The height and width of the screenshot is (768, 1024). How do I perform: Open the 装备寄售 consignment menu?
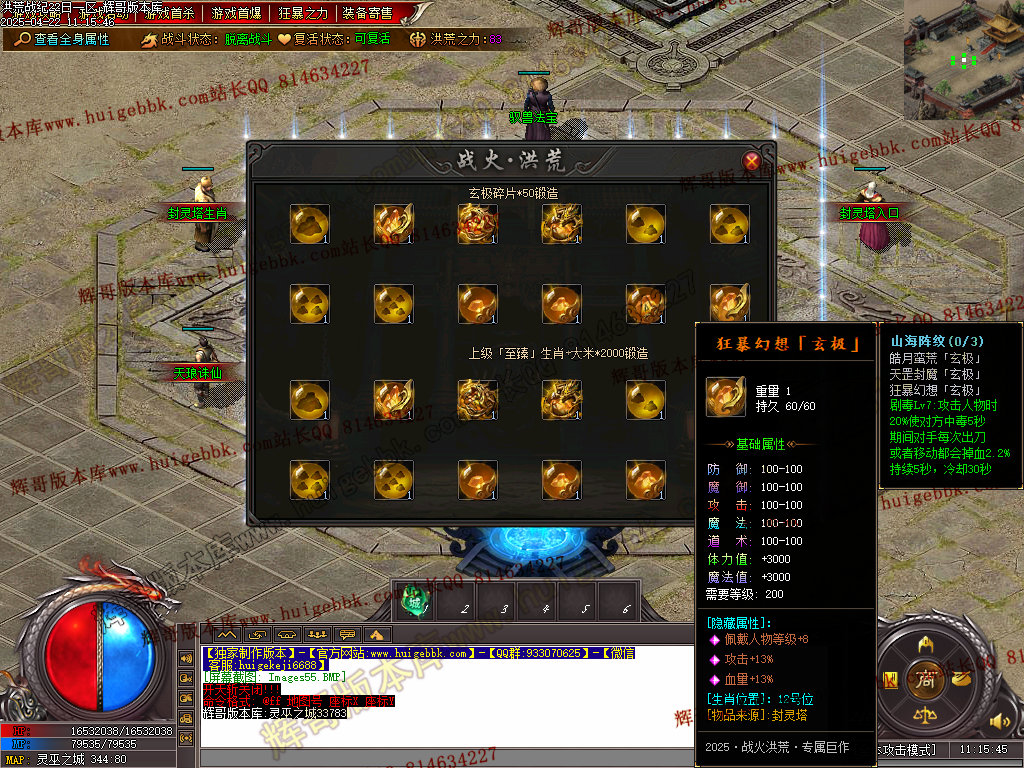click(367, 13)
